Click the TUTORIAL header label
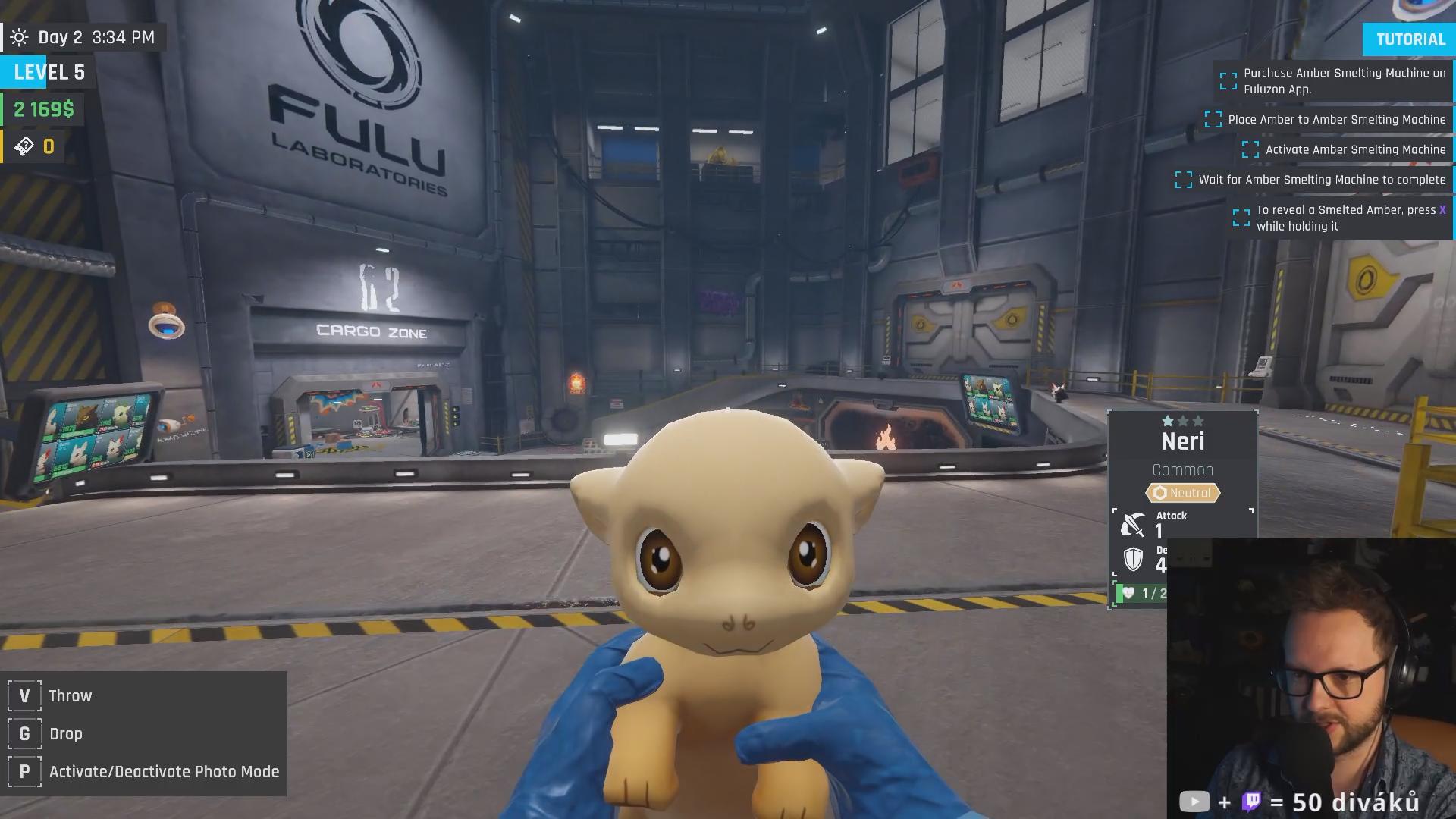 (x=1410, y=39)
